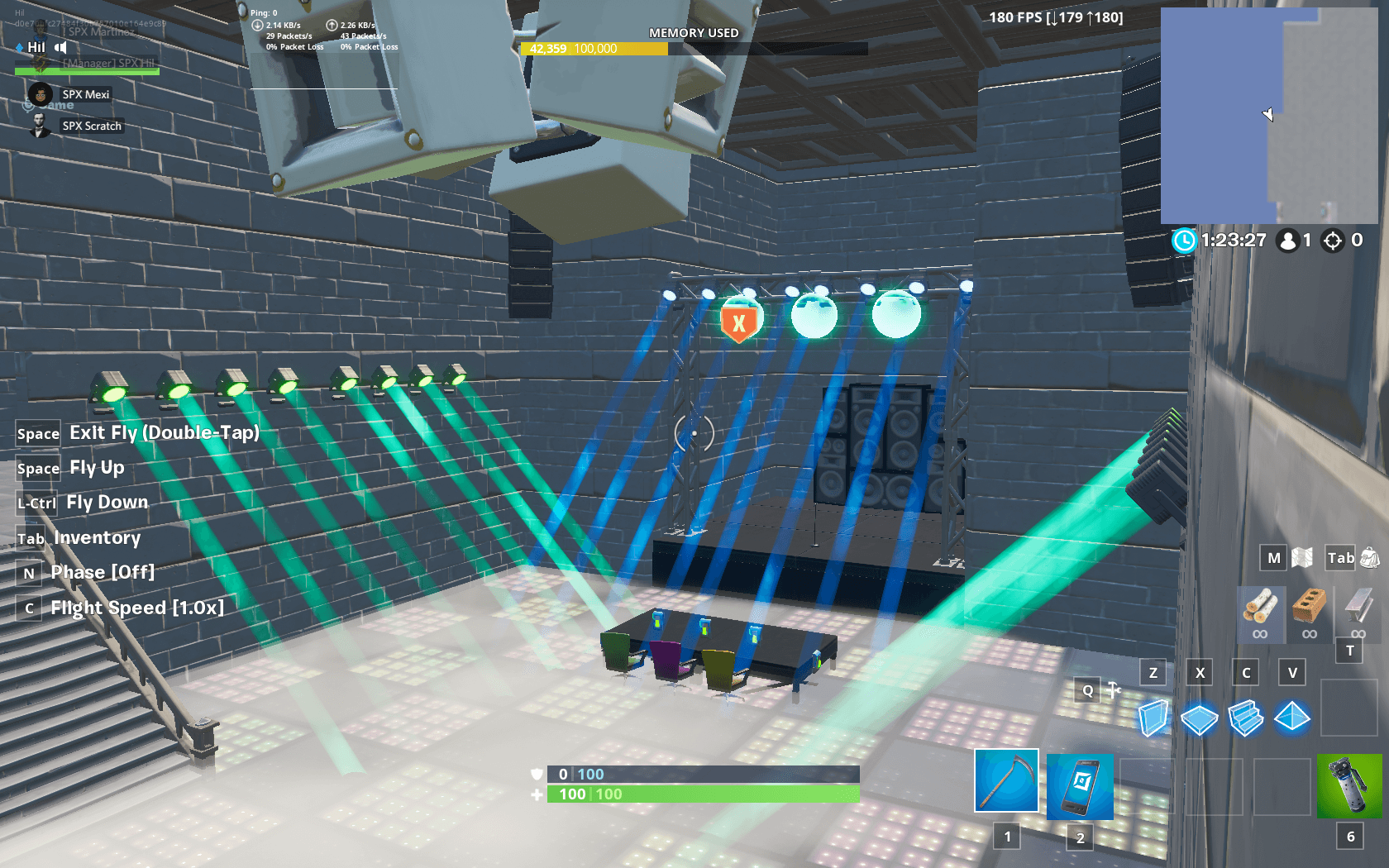
Task: Choose the pyramid roof building piece
Action: pos(1291,717)
